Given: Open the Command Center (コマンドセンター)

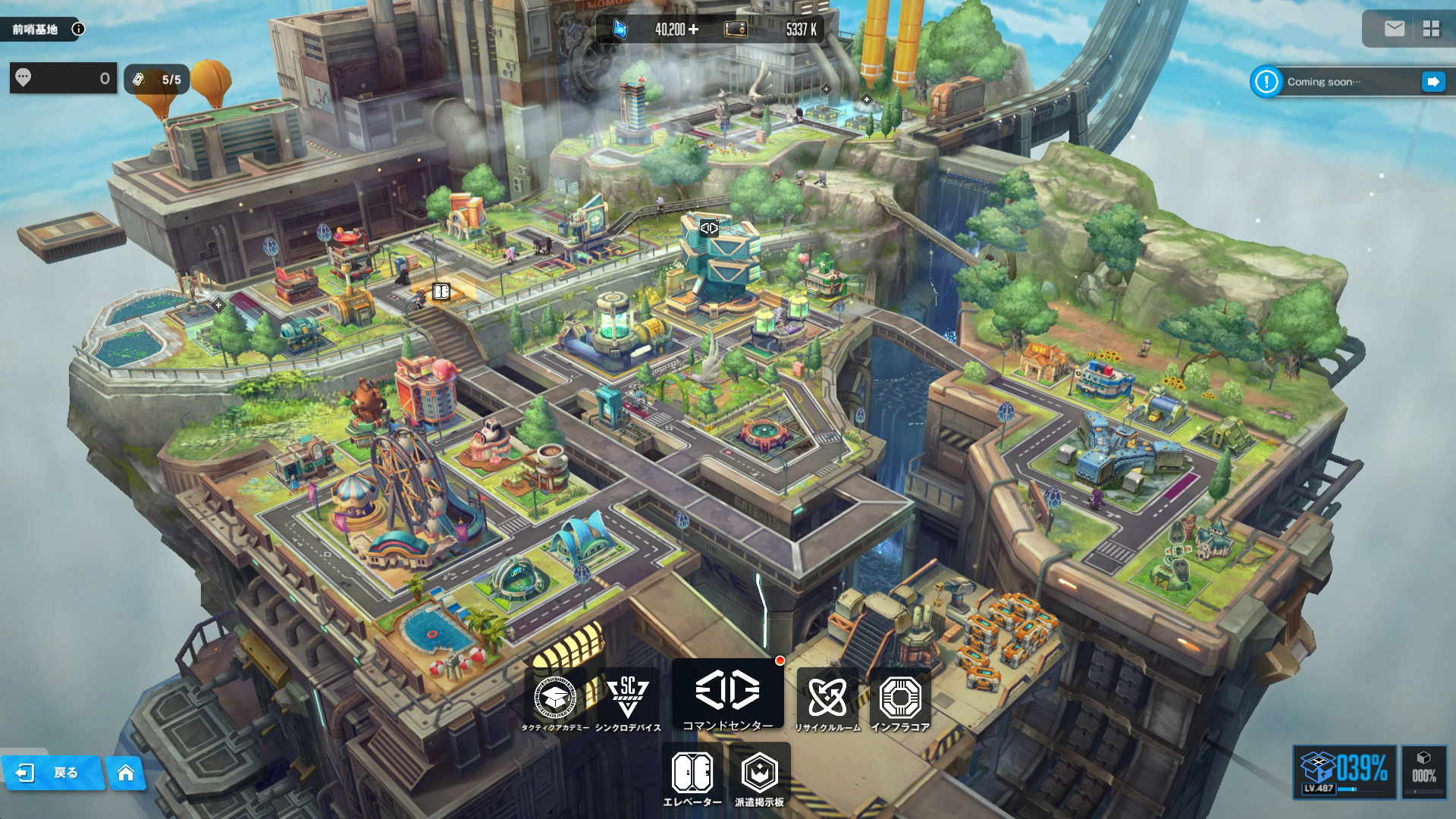Looking at the screenshot, I should [727, 696].
